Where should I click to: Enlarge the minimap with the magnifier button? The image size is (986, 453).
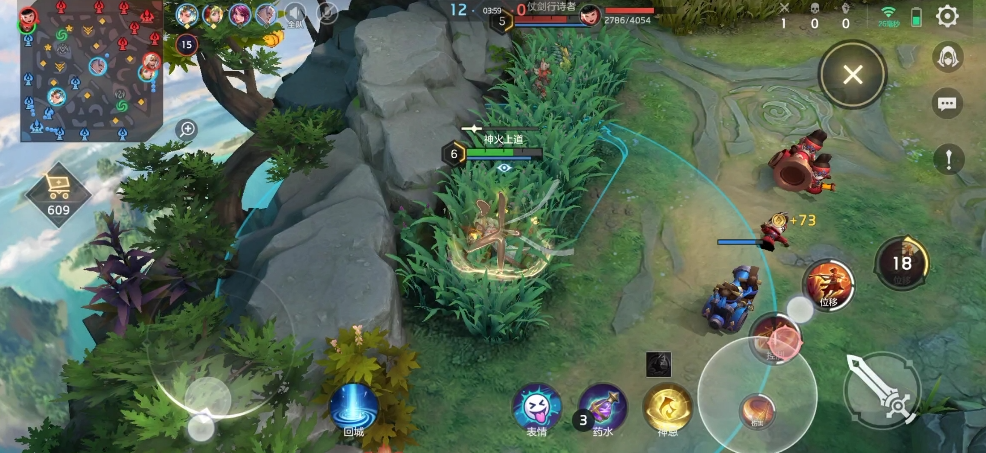187,129
